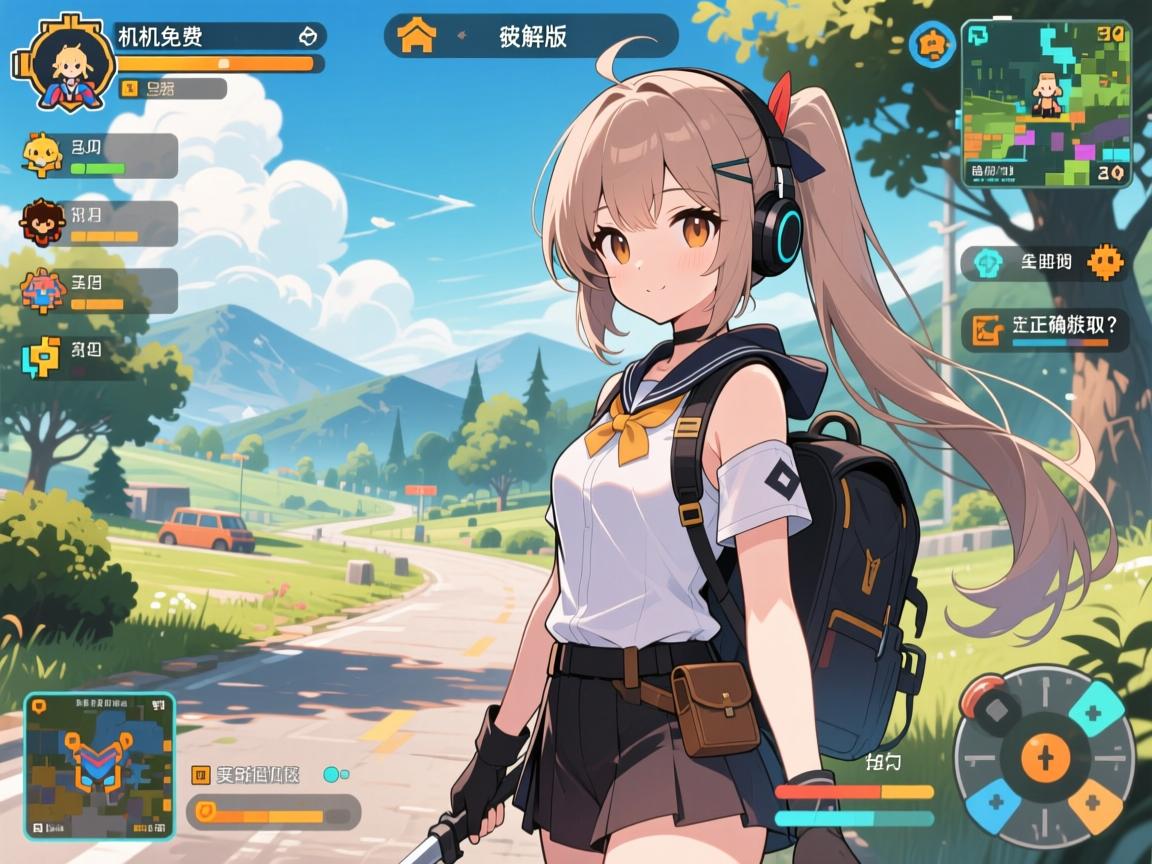Click the small orange square icon near the map thumbnail

click(200, 774)
